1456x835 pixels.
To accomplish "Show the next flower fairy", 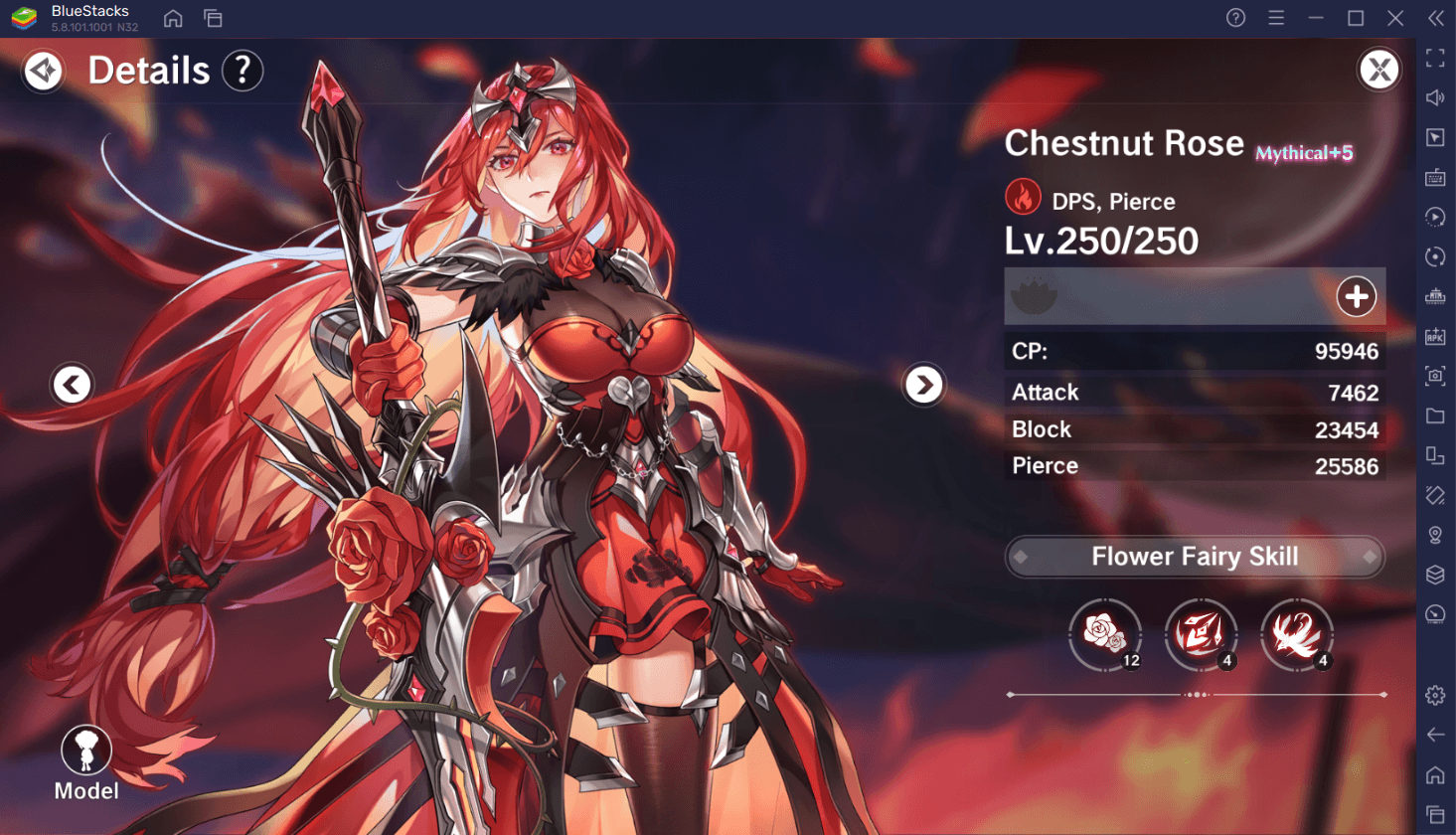I will click(923, 385).
